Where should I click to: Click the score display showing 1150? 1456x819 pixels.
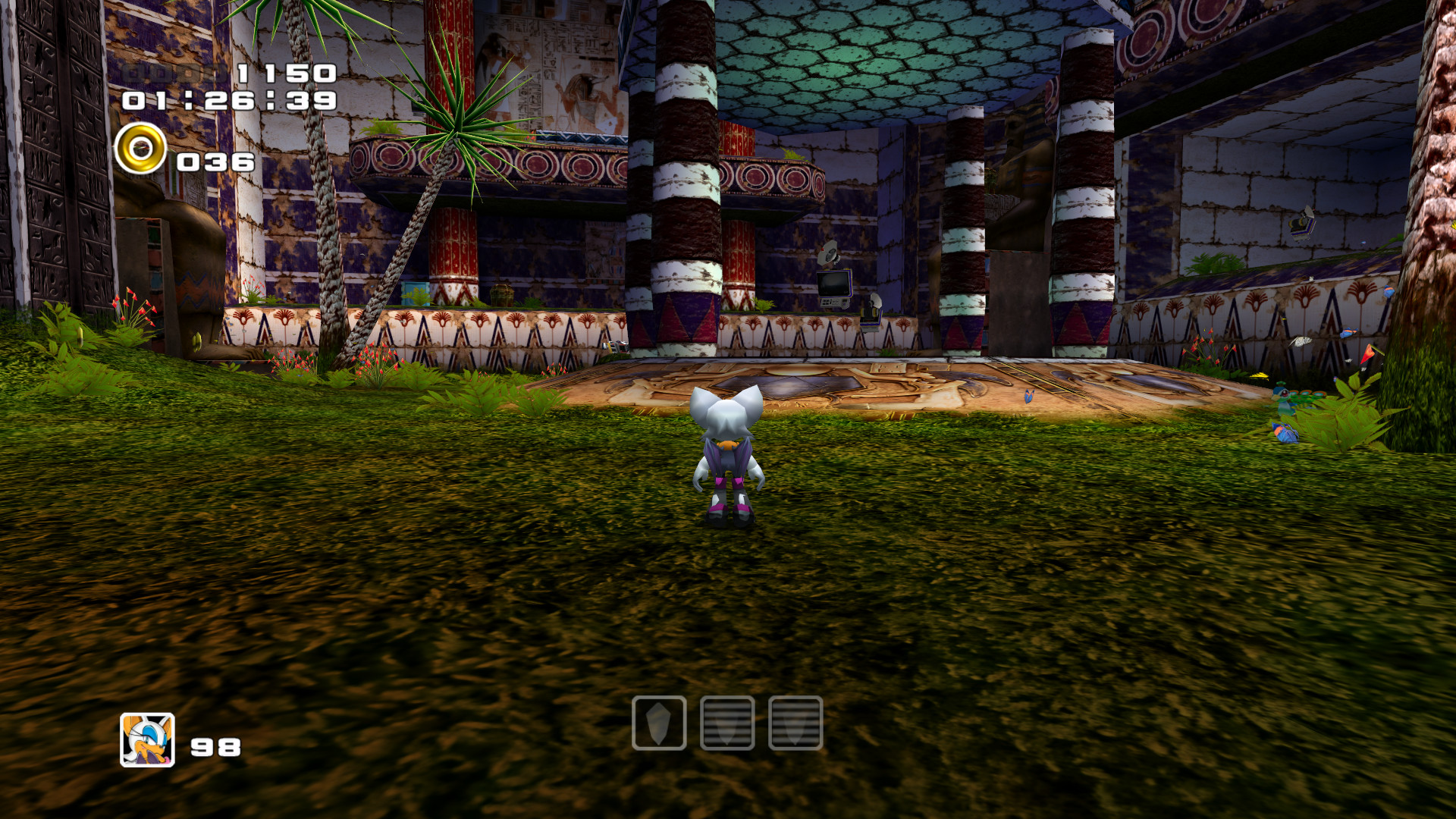(284, 76)
